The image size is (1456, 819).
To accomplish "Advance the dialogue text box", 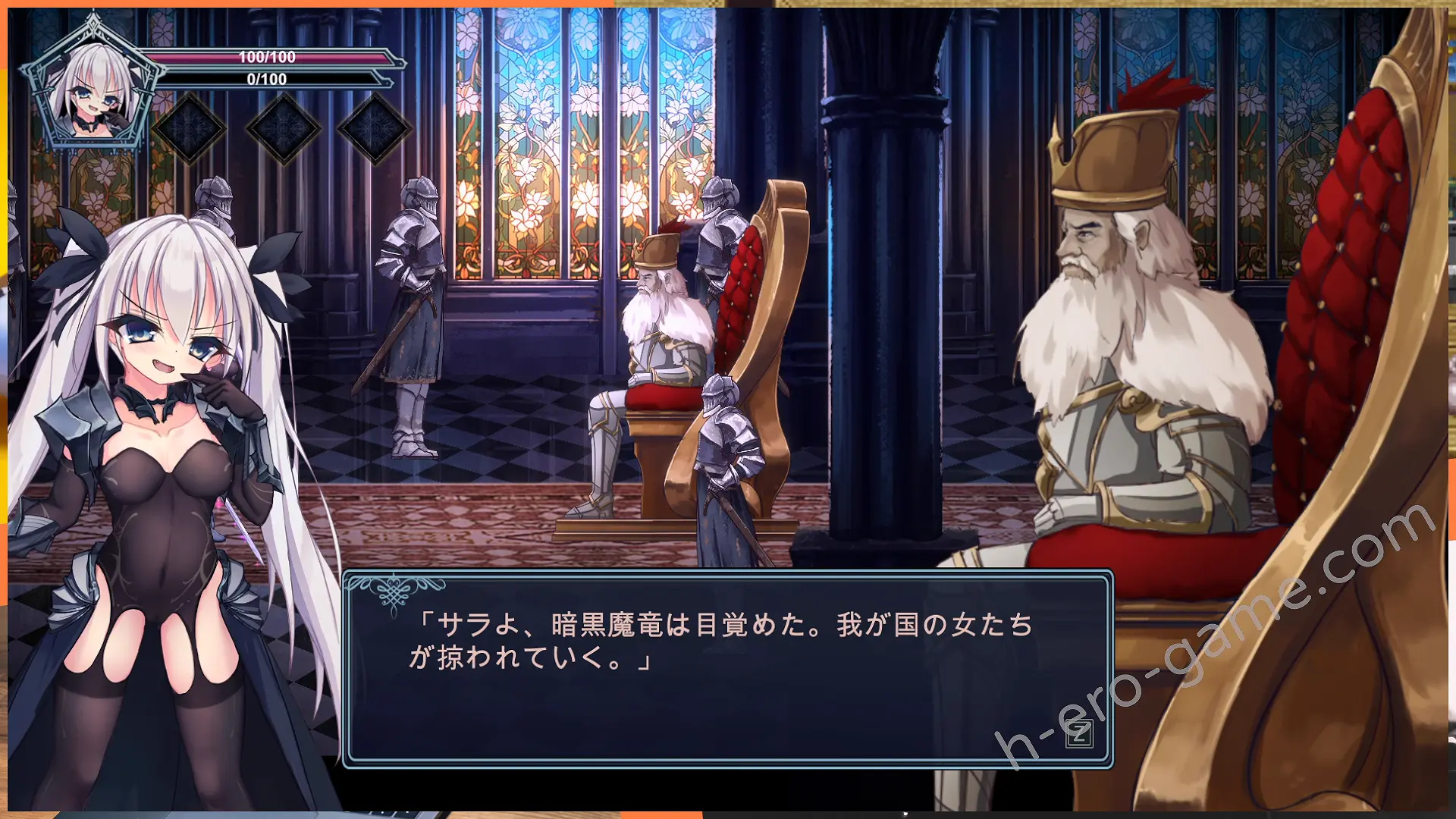I will (x=1078, y=734).
